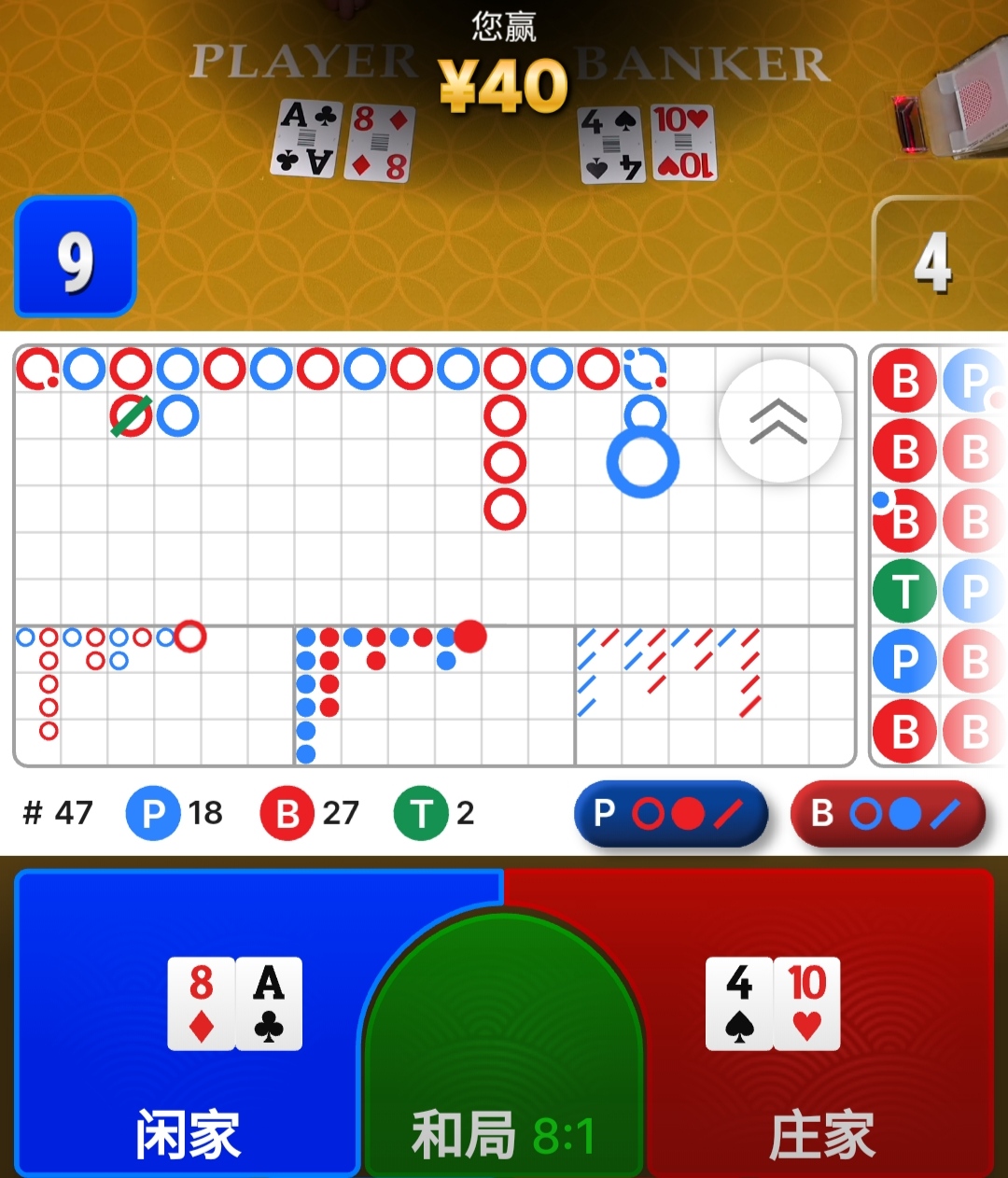
Task: Tap the blue P prediction button
Action: (x=670, y=814)
